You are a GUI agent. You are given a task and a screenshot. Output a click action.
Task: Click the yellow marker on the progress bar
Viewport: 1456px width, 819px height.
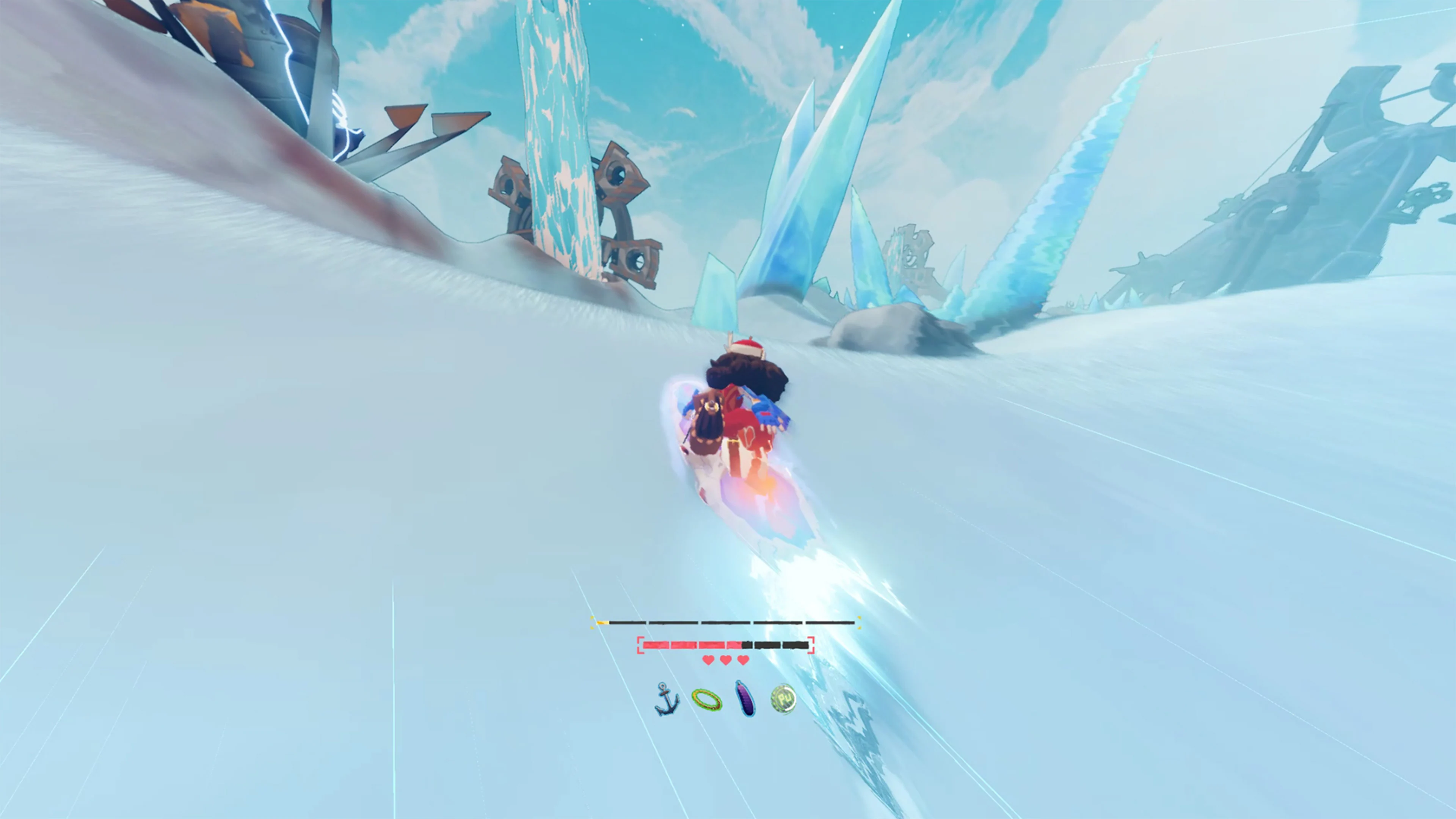coord(602,622)
